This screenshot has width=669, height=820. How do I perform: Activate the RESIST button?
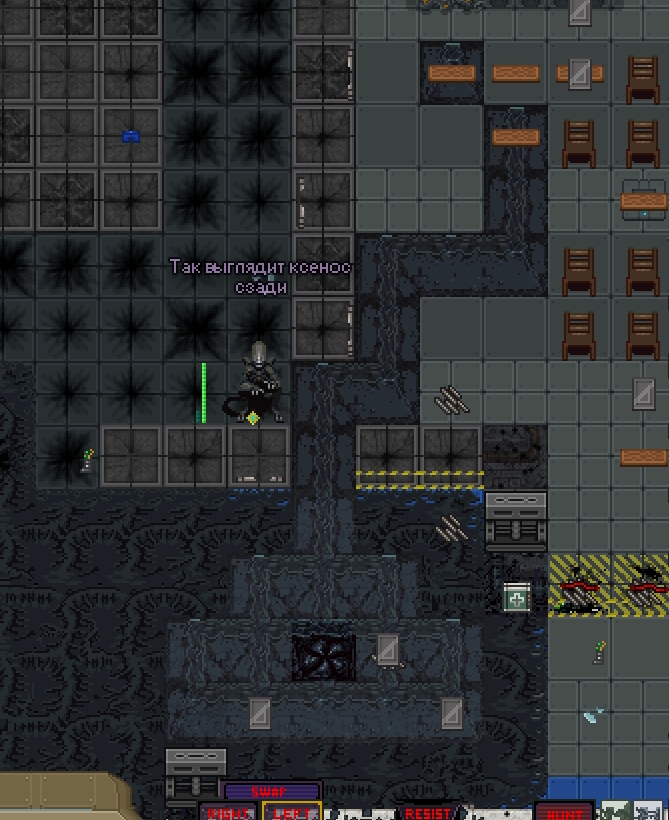click(427, 812)
